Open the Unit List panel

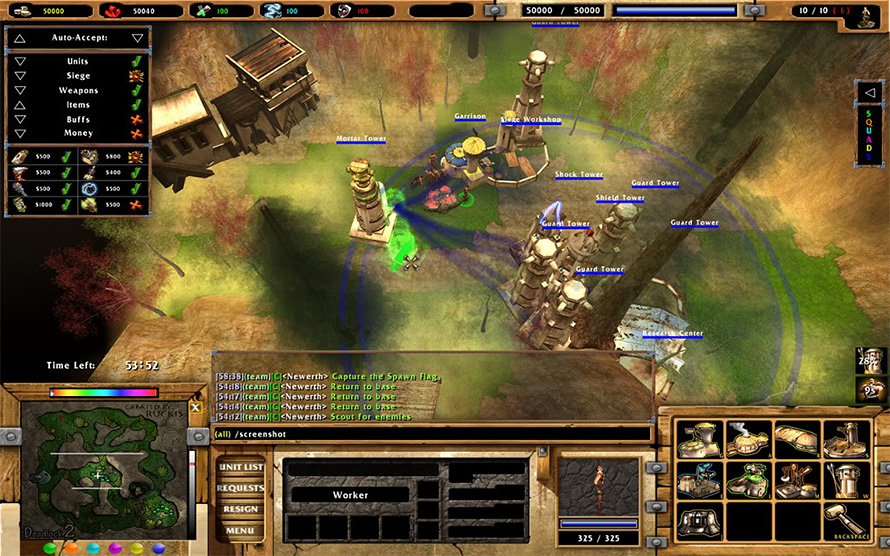pyautogui.click(x=240, y=468)
